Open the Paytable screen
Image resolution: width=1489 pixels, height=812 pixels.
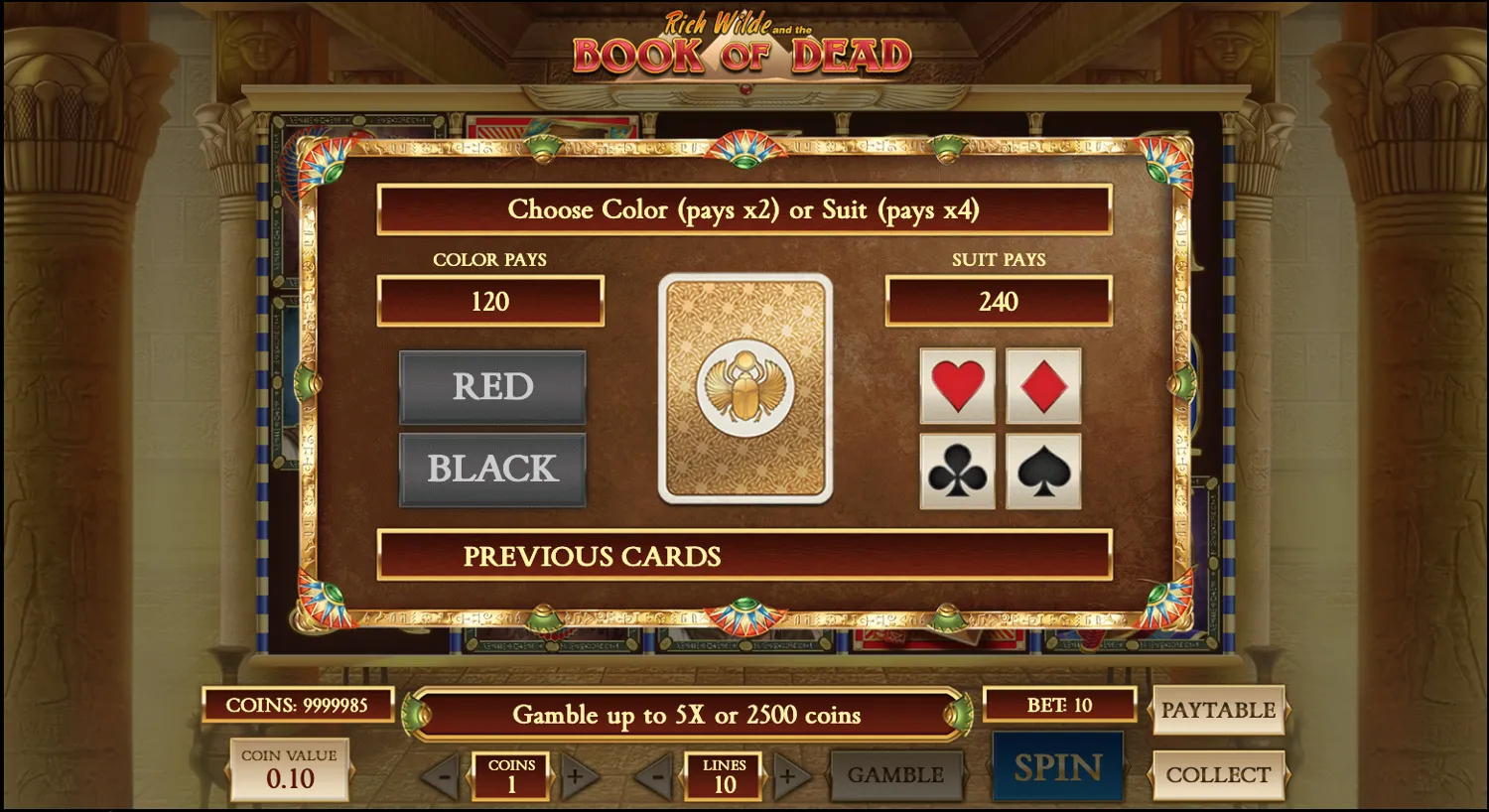pos(1219,711)
